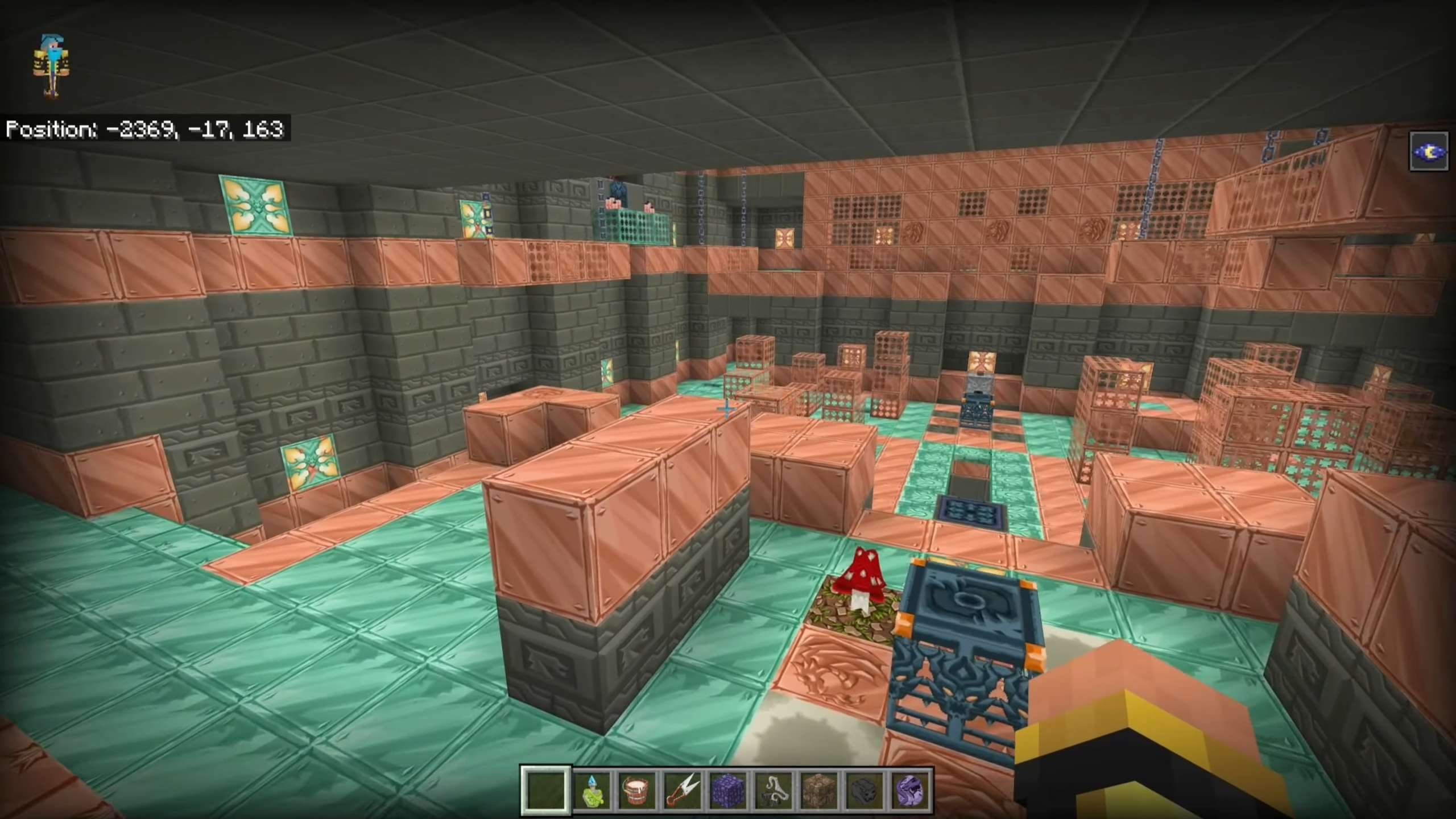Select the green potion bottle slot
Viewport: 1456px width, 819px height.
pyautogui.click(x=591, y=791)
